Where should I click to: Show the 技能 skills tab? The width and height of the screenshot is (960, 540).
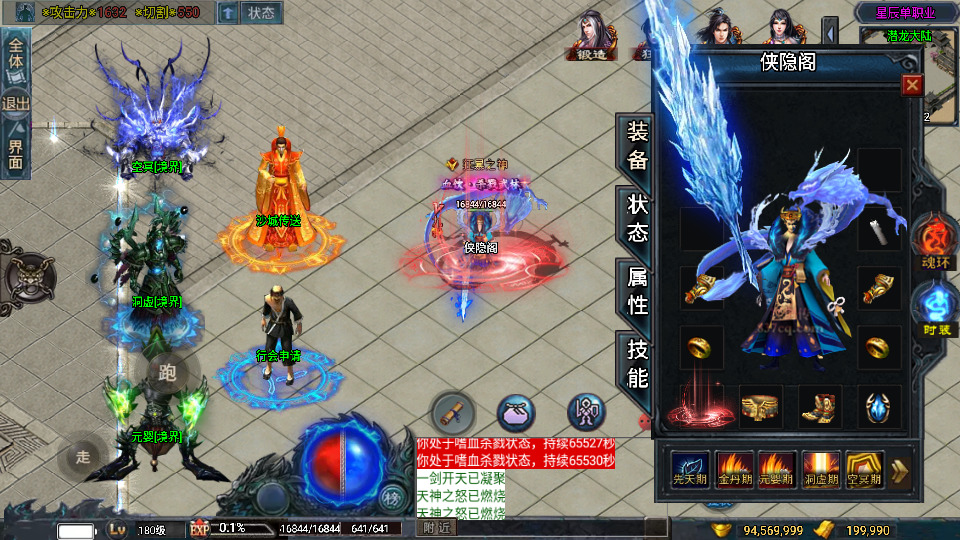[x=637, y=364]
